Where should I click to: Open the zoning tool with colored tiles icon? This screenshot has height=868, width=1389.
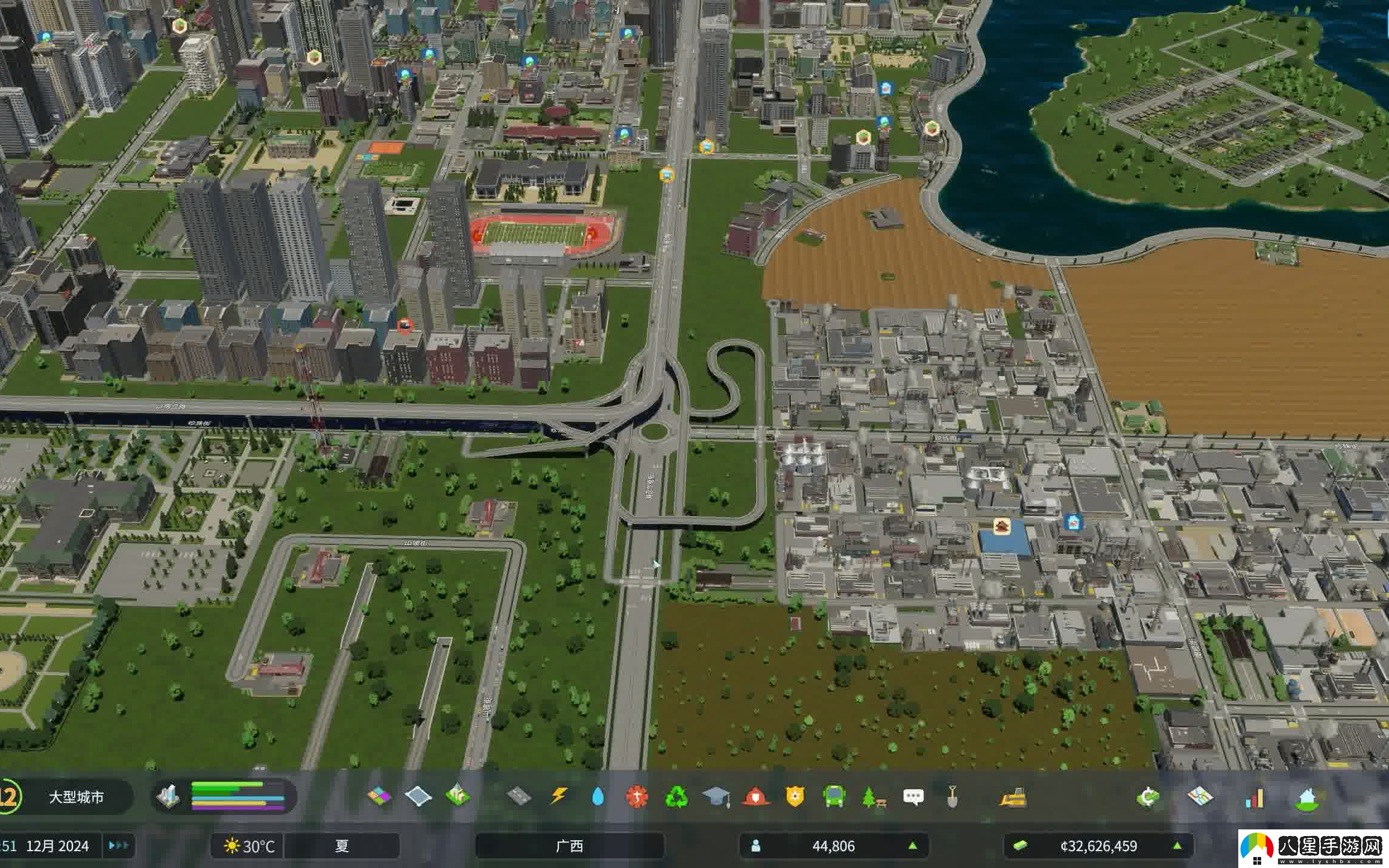pos(379,797)
